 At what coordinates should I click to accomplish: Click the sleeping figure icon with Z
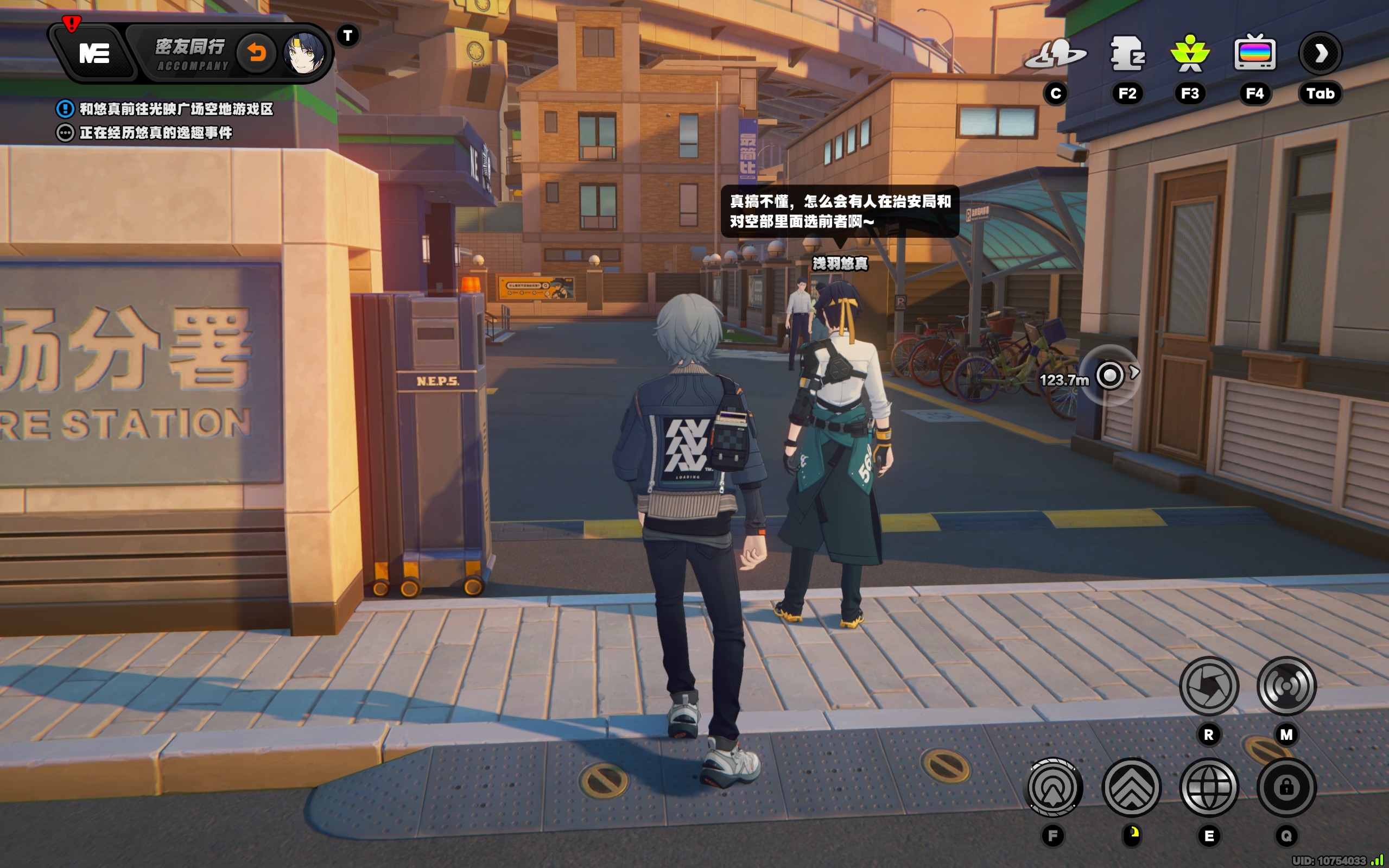(x=1127, y=54)
